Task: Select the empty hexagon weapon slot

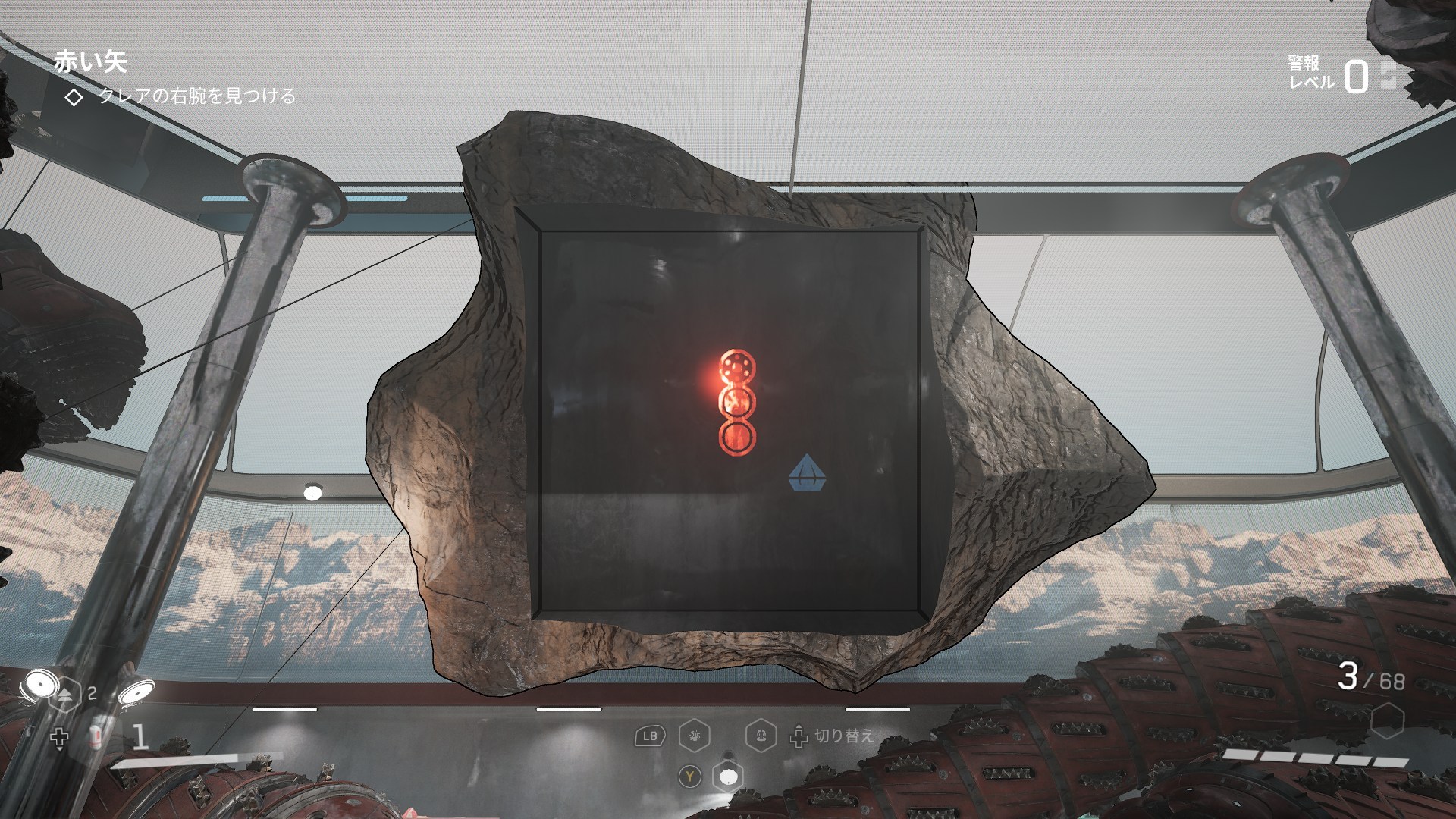Action: point(1387,719)
